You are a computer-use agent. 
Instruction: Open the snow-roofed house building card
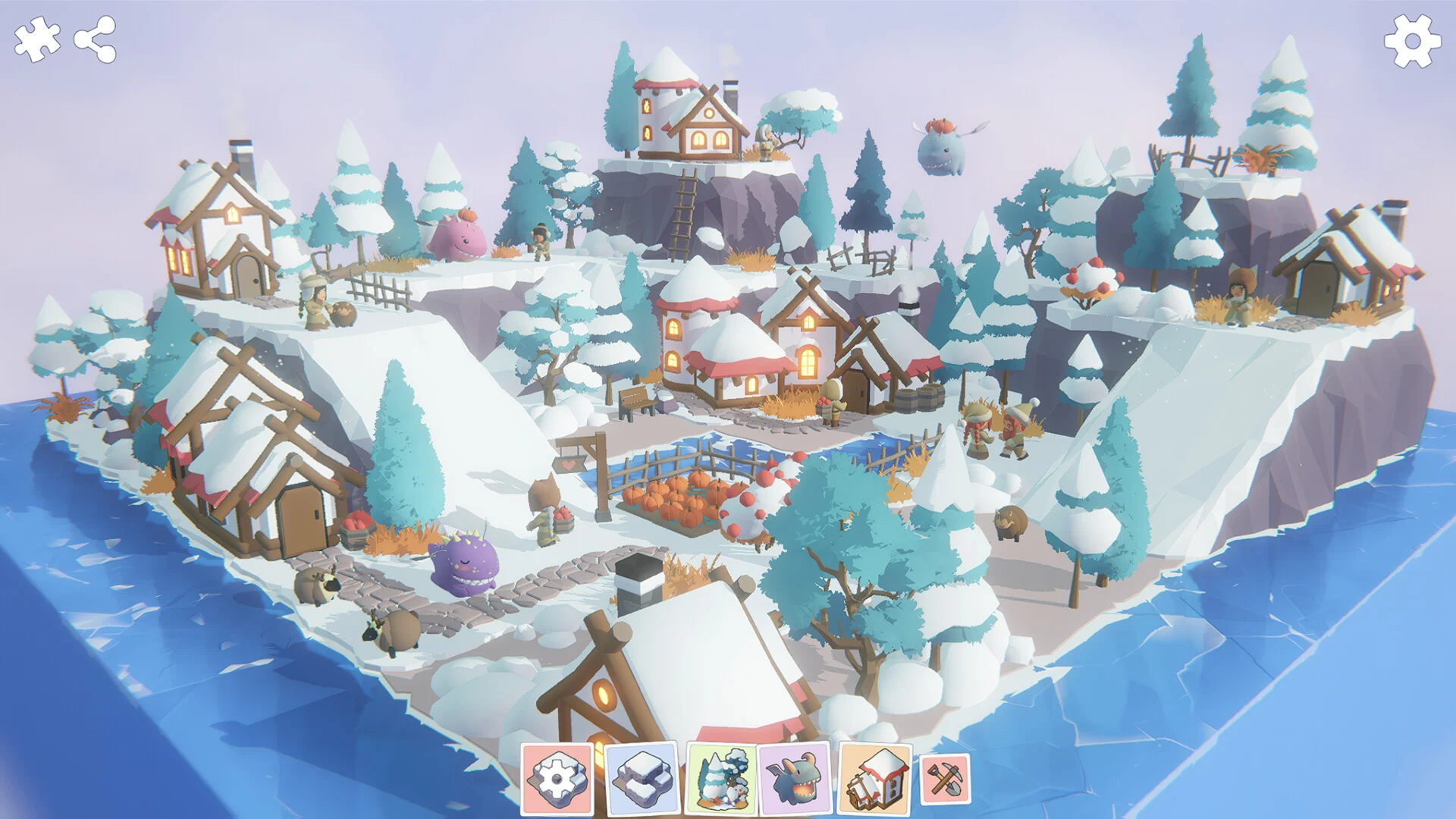click(x=876, y=779)
